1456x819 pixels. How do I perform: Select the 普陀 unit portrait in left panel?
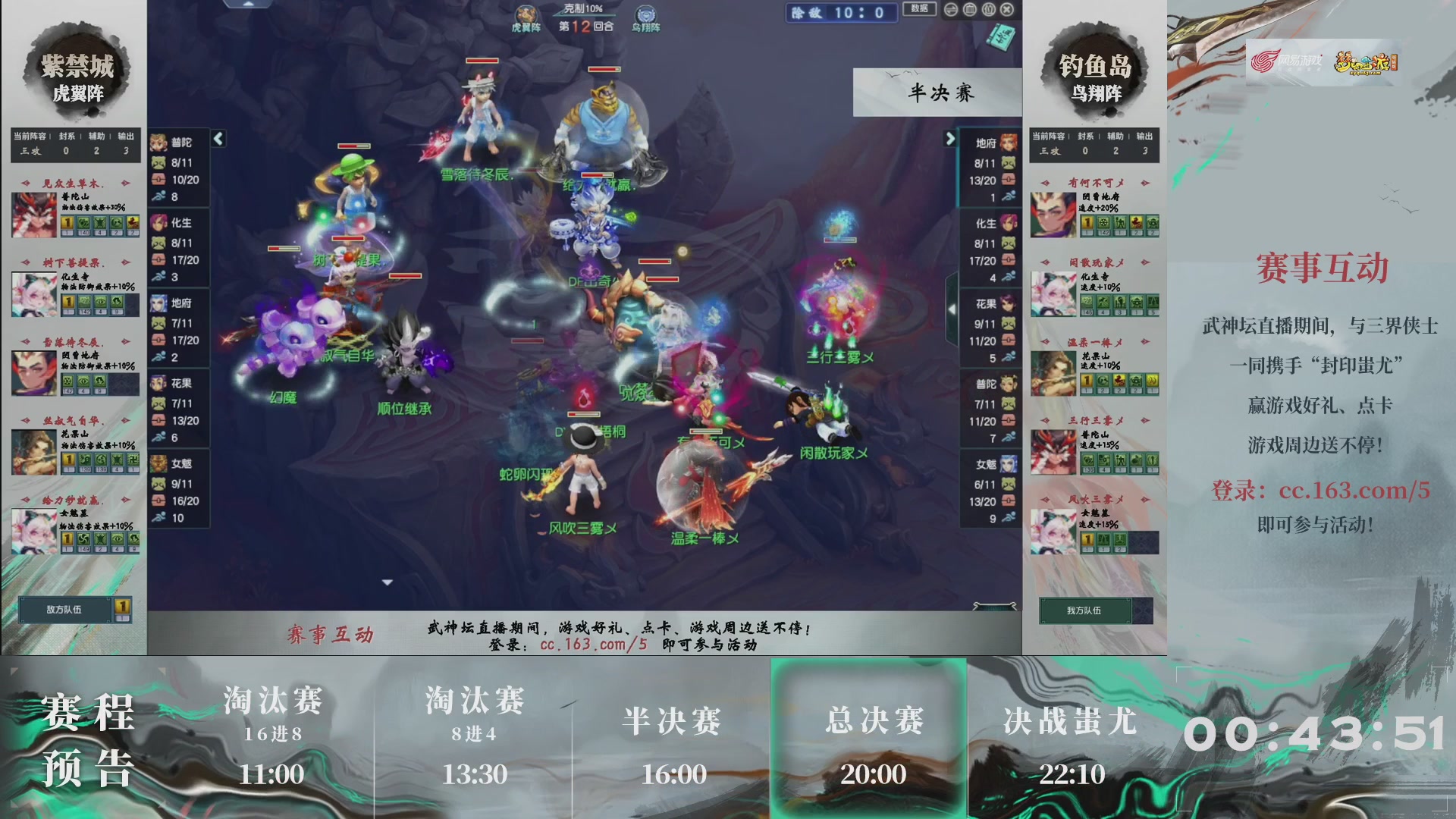coord(159,141)
